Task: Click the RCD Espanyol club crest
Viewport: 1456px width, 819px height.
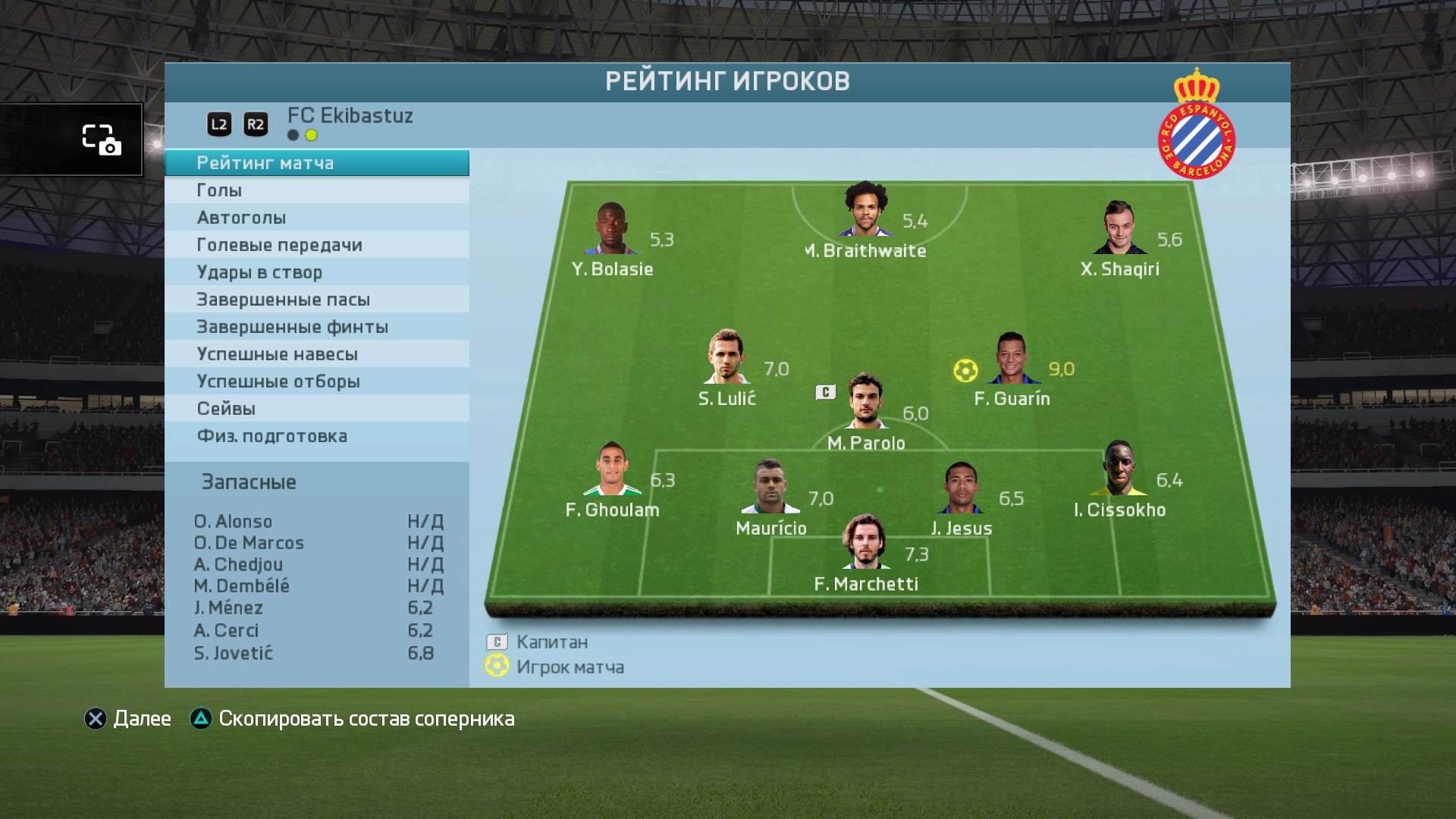Action: pyautogui.click(x=1196, y=125)
